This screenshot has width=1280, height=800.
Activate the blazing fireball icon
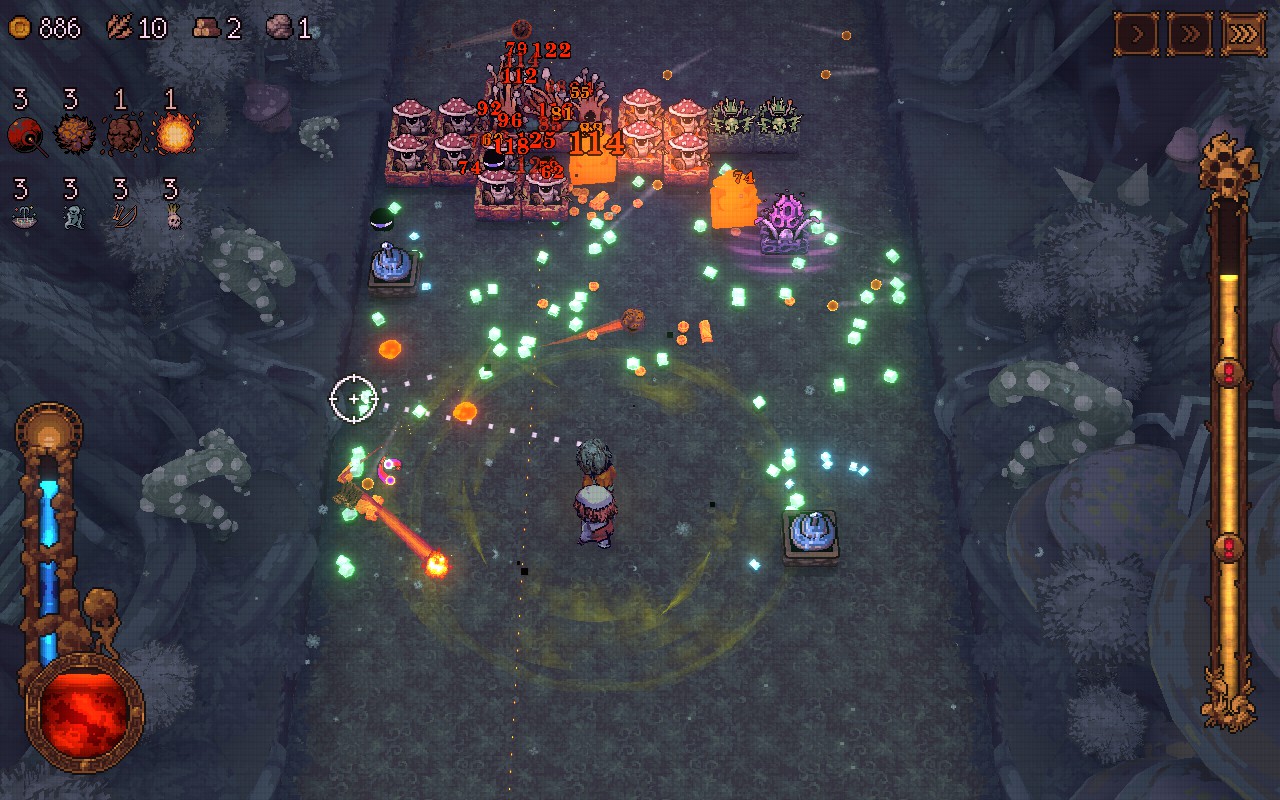[173, 134]
